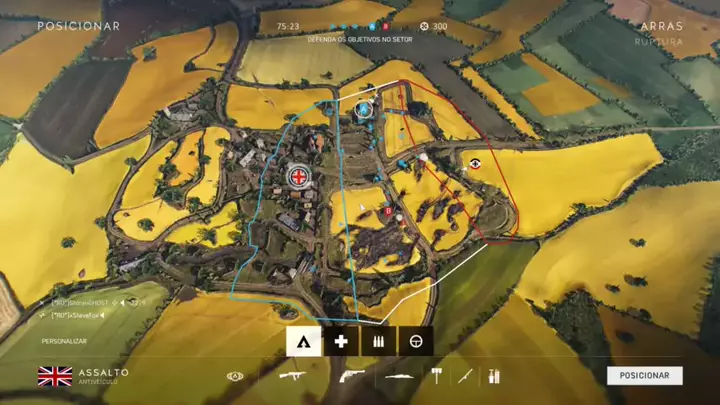The height and width of the screenshot is (405, 720).
Task: Spawn at the British flag headquarters marker
Action: pos(298,177)
